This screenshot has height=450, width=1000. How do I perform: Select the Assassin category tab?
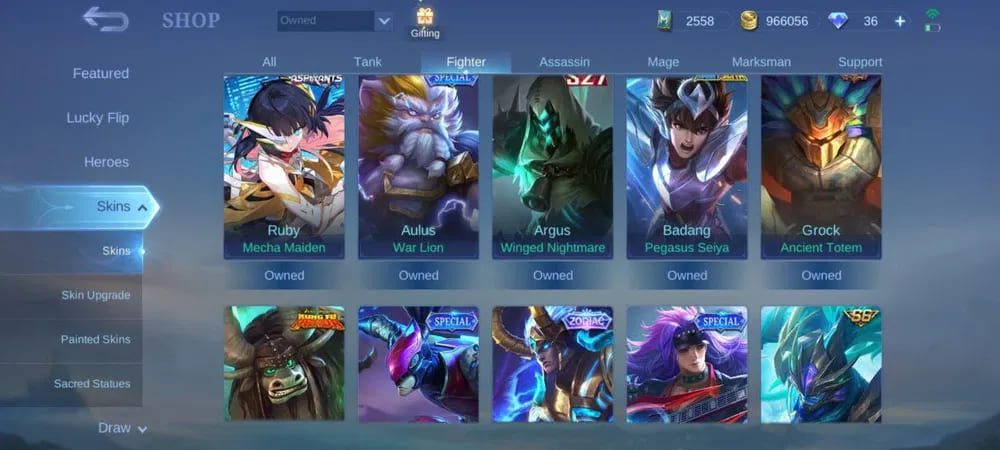pyautogui.click(x=564, y=62)
